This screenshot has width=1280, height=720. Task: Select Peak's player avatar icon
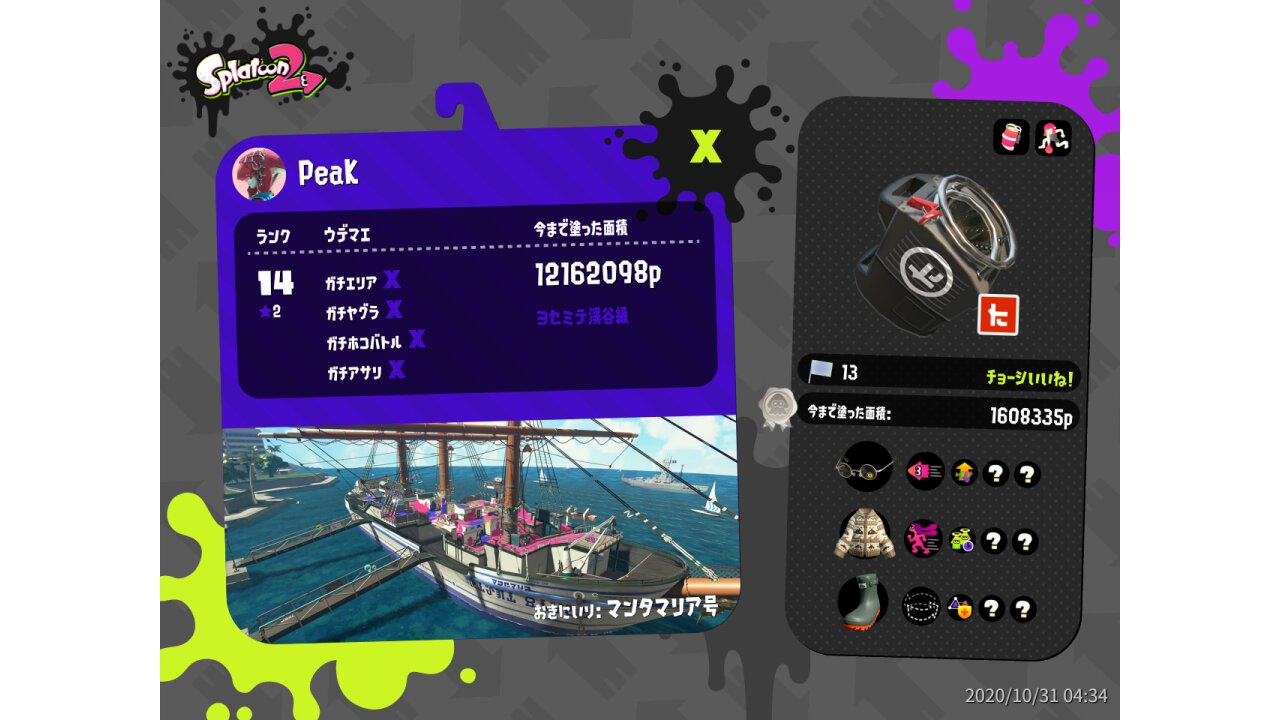[x=259, y=173]
